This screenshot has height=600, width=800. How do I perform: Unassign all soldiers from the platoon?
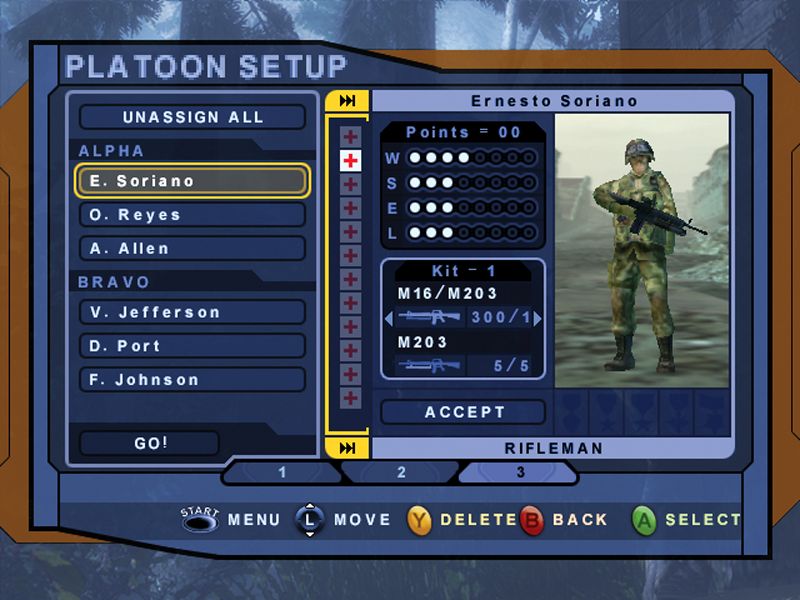pyautogui.click(x=192, y=117)
